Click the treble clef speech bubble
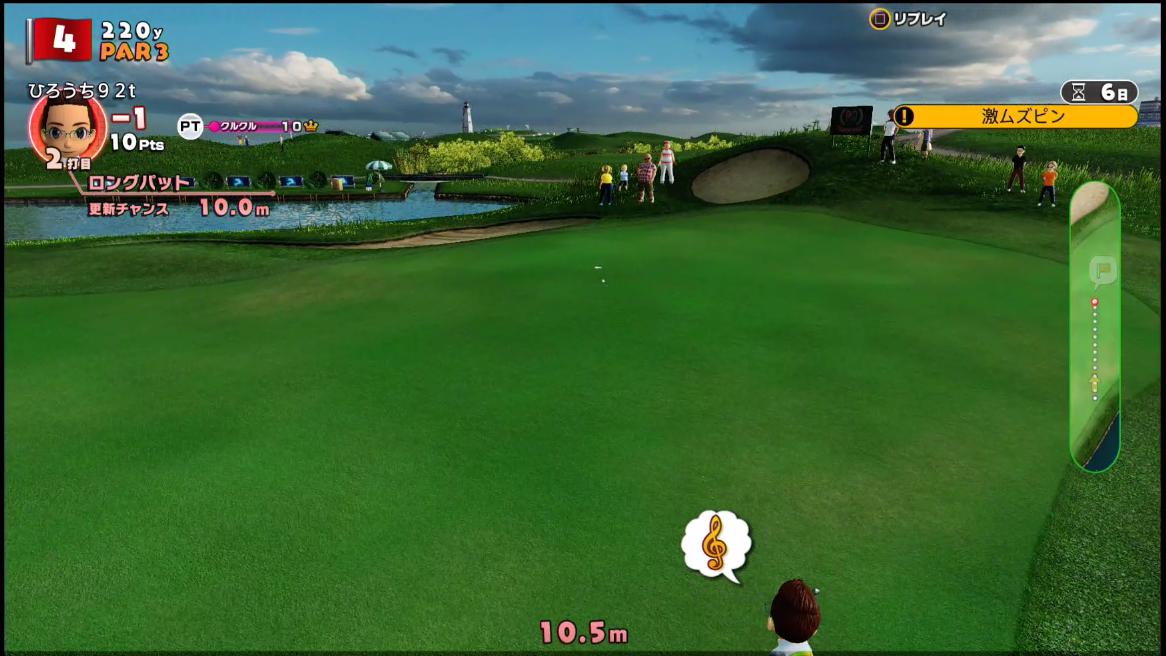The width and height of the screenshot is (1166, 656). (716, 544)
